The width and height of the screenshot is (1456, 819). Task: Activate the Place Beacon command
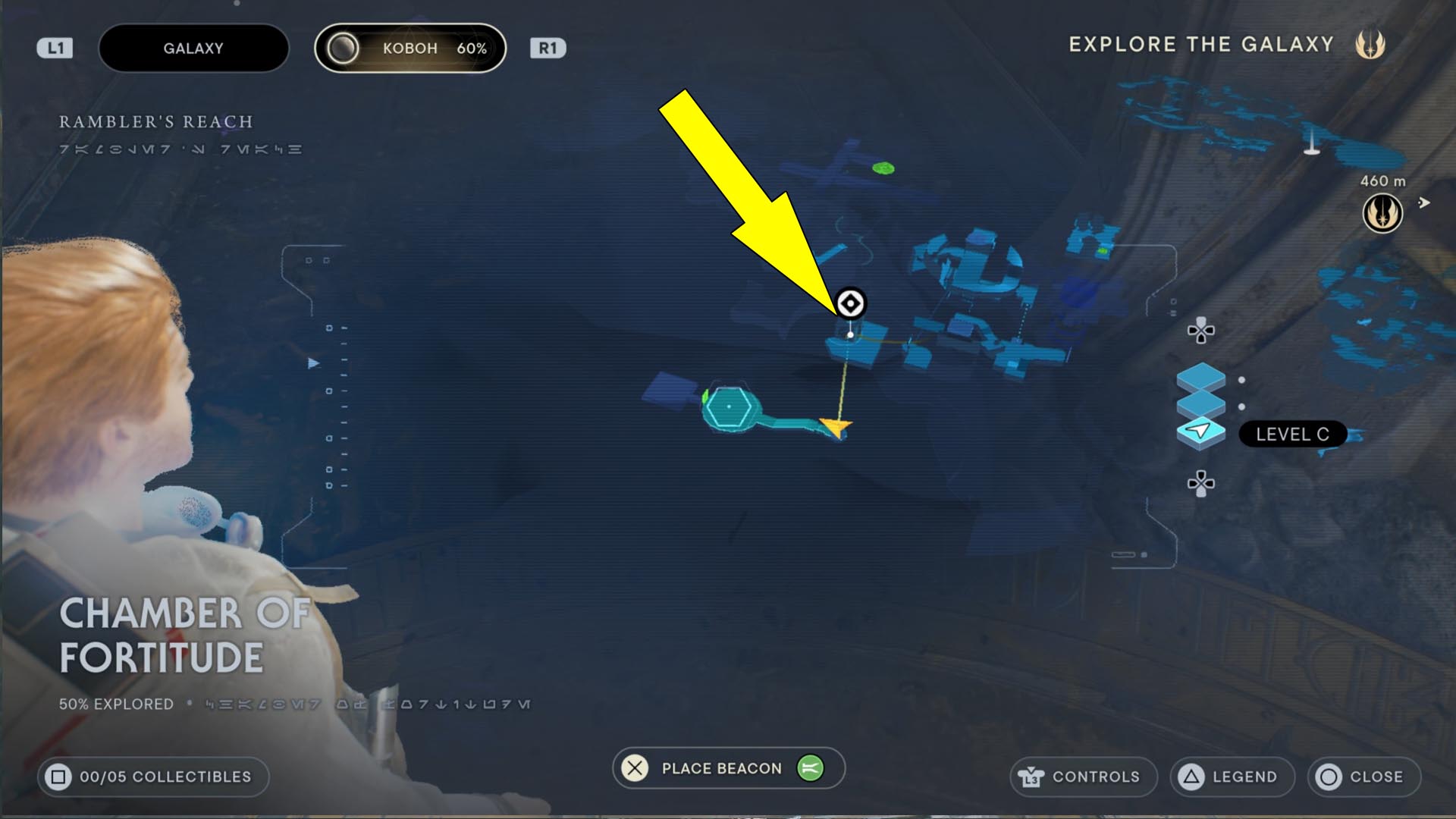[720, 768]
